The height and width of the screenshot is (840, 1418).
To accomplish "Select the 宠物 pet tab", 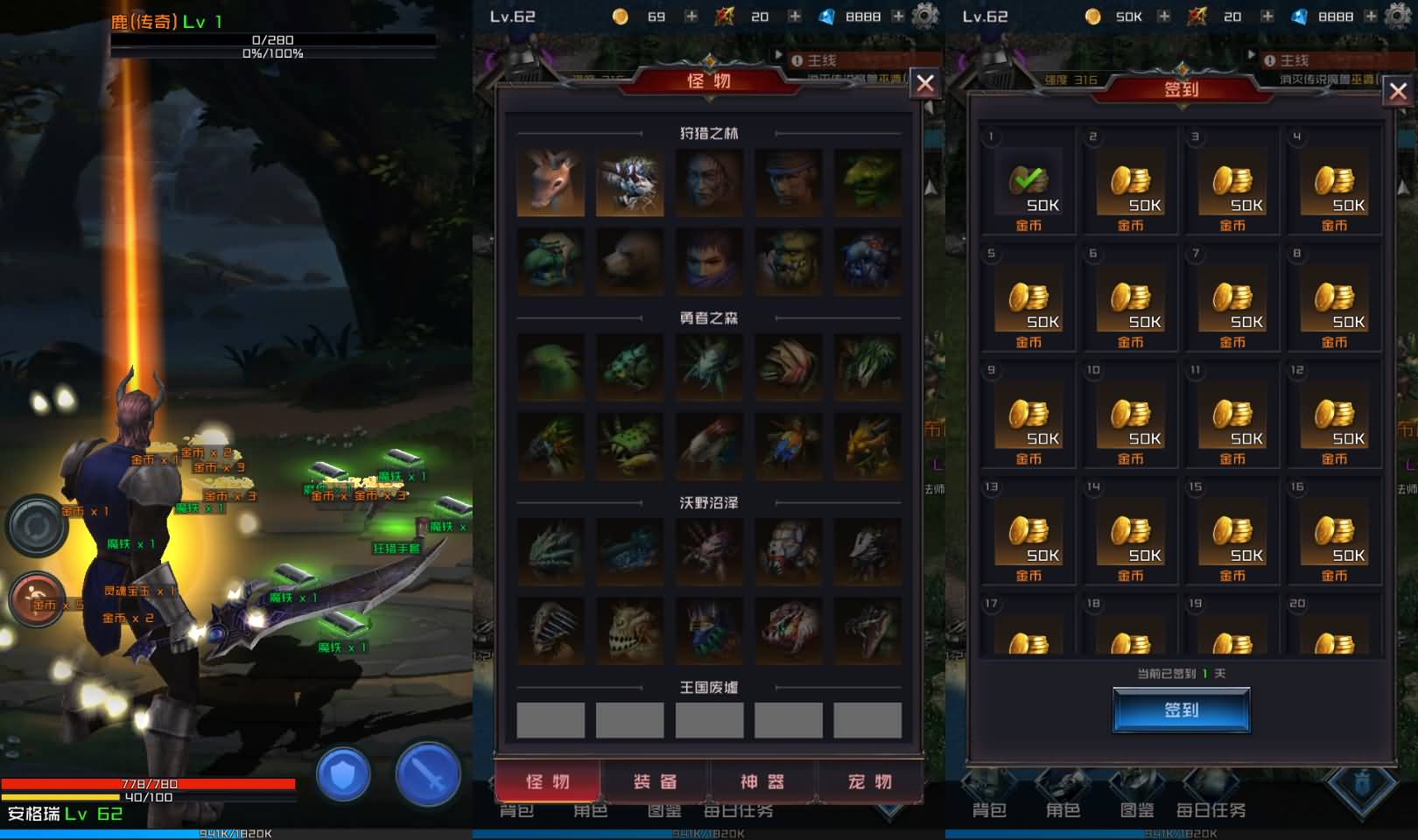I will [869, 781].
